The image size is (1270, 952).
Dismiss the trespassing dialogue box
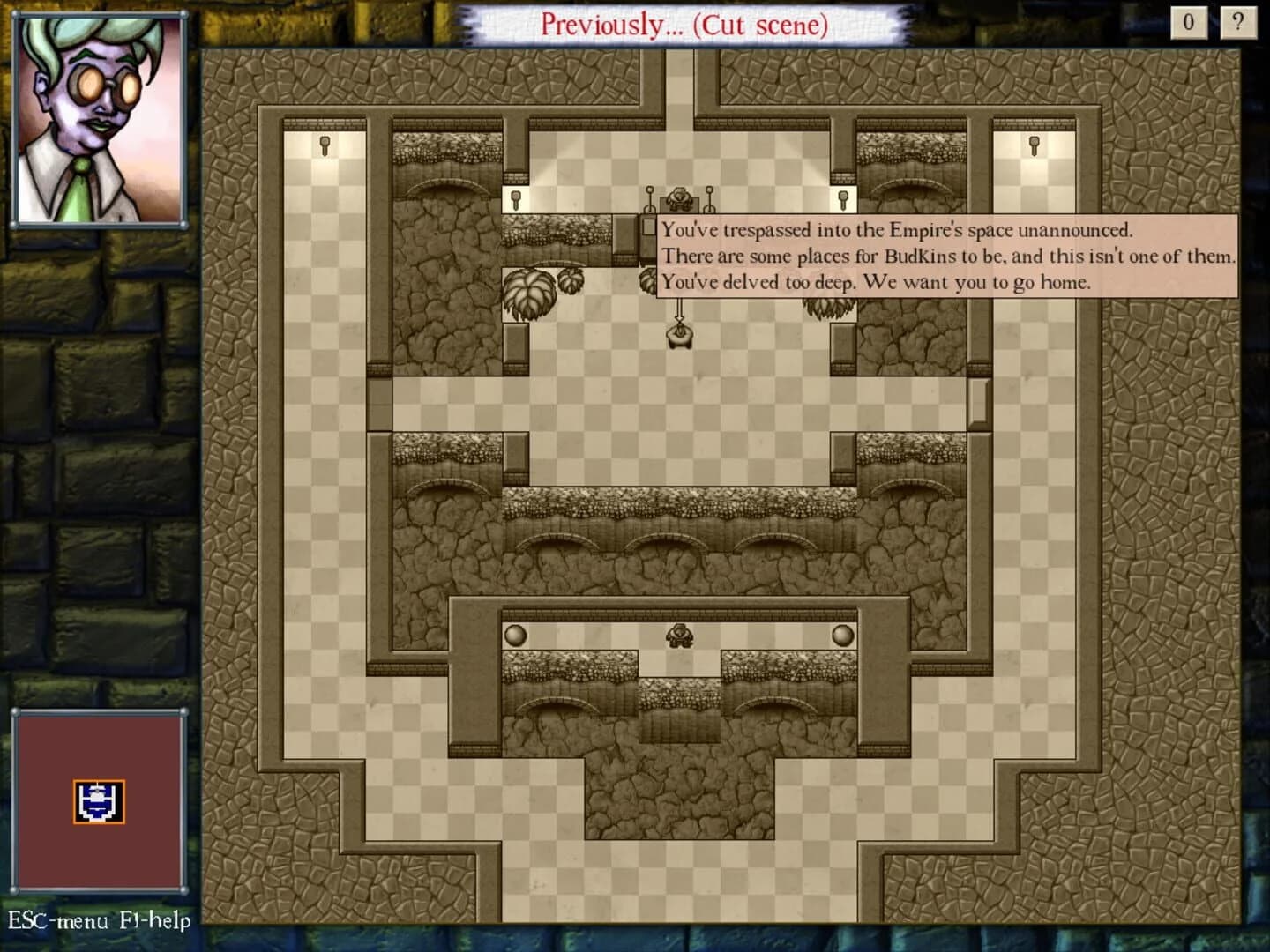pyautogui.click(x=948, y=256)
